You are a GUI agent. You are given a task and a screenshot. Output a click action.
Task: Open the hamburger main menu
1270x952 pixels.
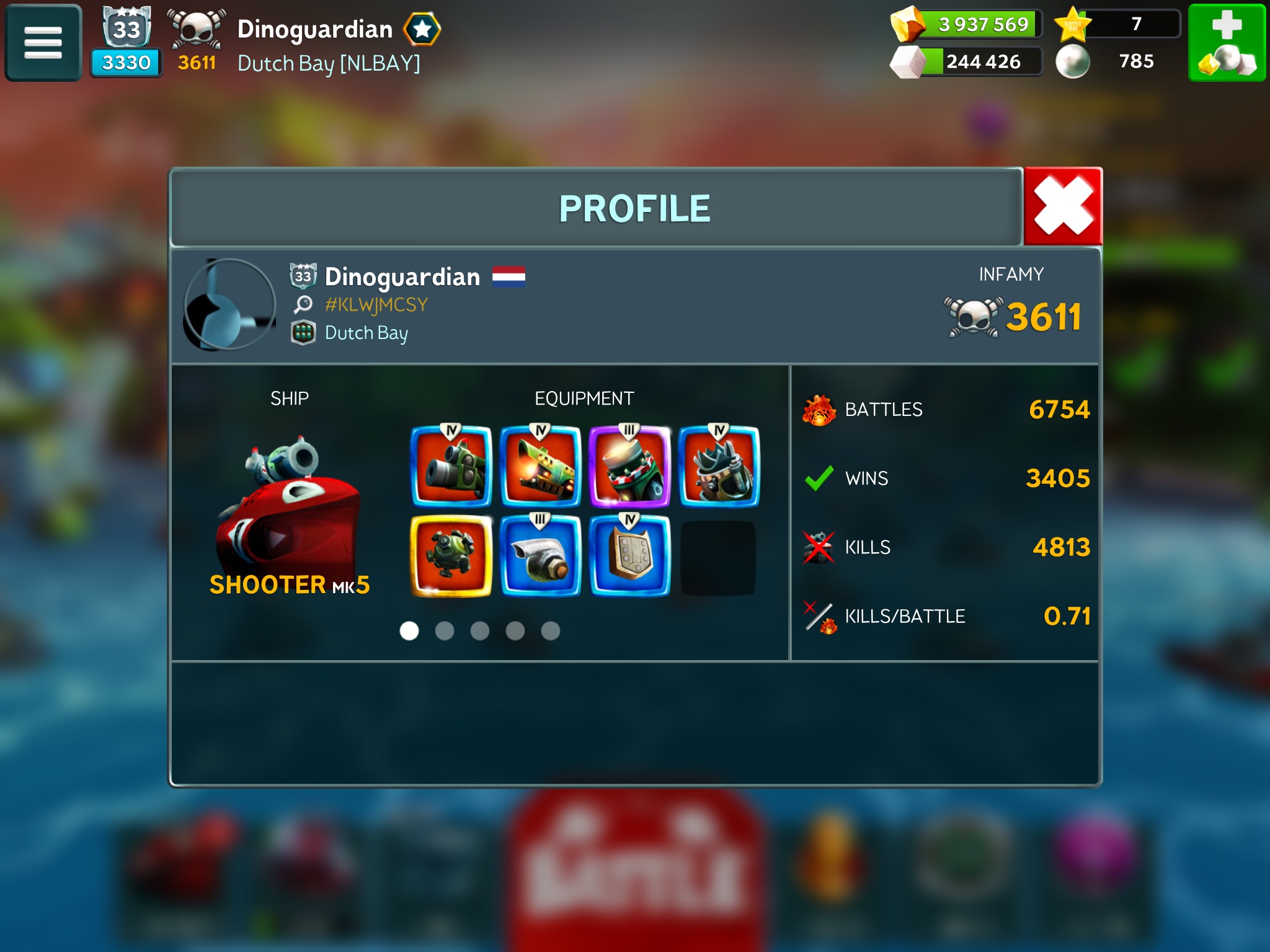click(43, 43)
